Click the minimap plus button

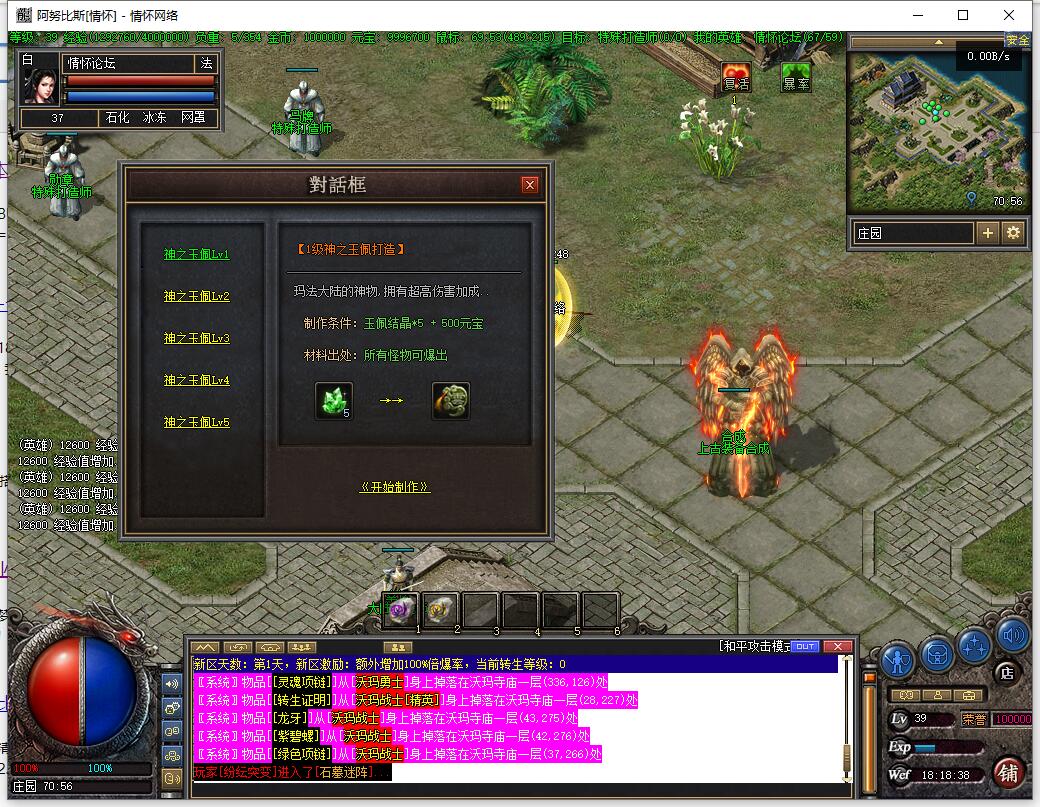988,233
